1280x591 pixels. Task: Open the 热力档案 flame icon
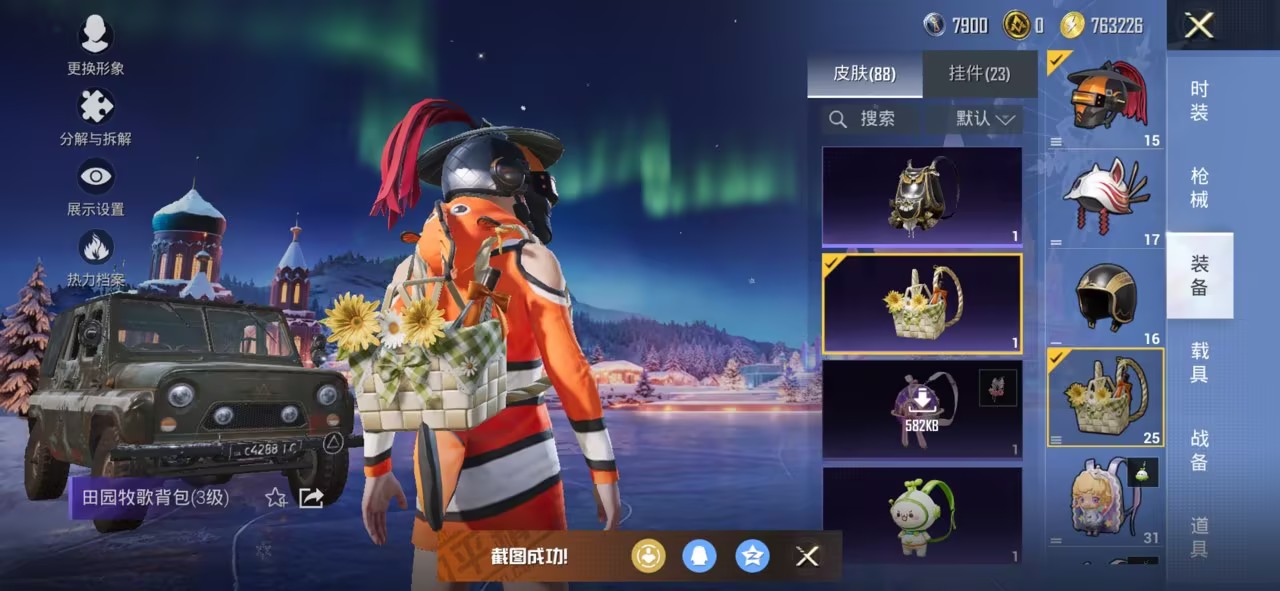(95, 248)
